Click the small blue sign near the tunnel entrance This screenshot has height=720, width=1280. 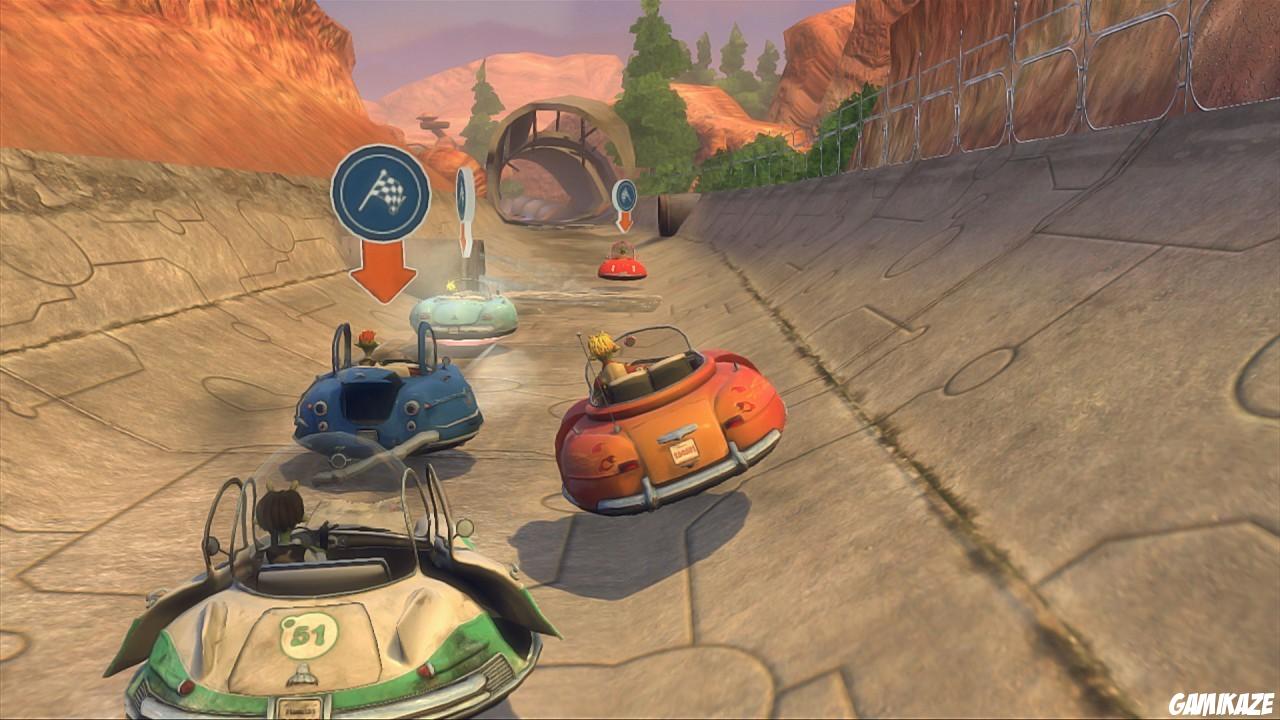point(626,196)
